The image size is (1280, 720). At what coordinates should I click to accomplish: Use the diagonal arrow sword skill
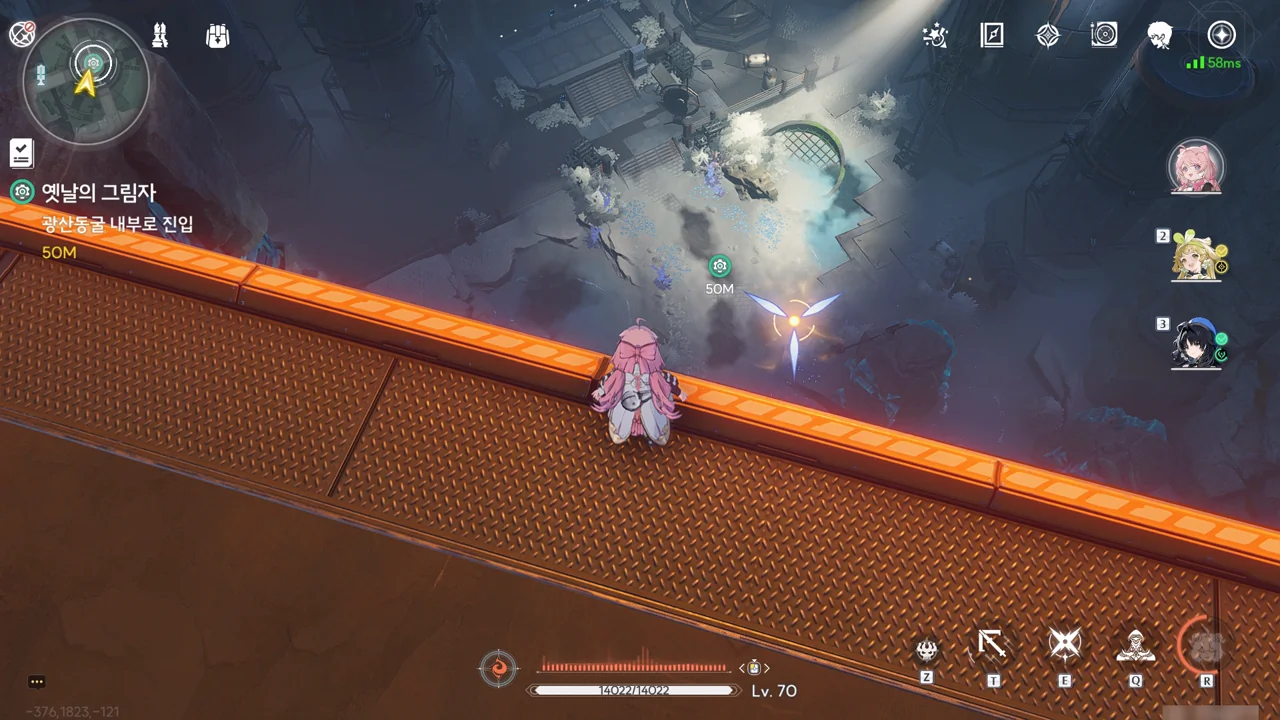click(x=992, y=645)
